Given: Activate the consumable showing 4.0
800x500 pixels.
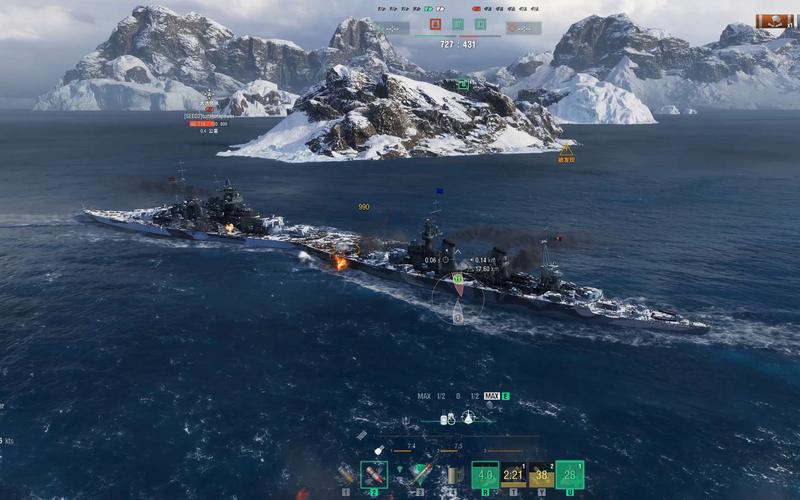Looking at the screenshot, I should 485,474.
